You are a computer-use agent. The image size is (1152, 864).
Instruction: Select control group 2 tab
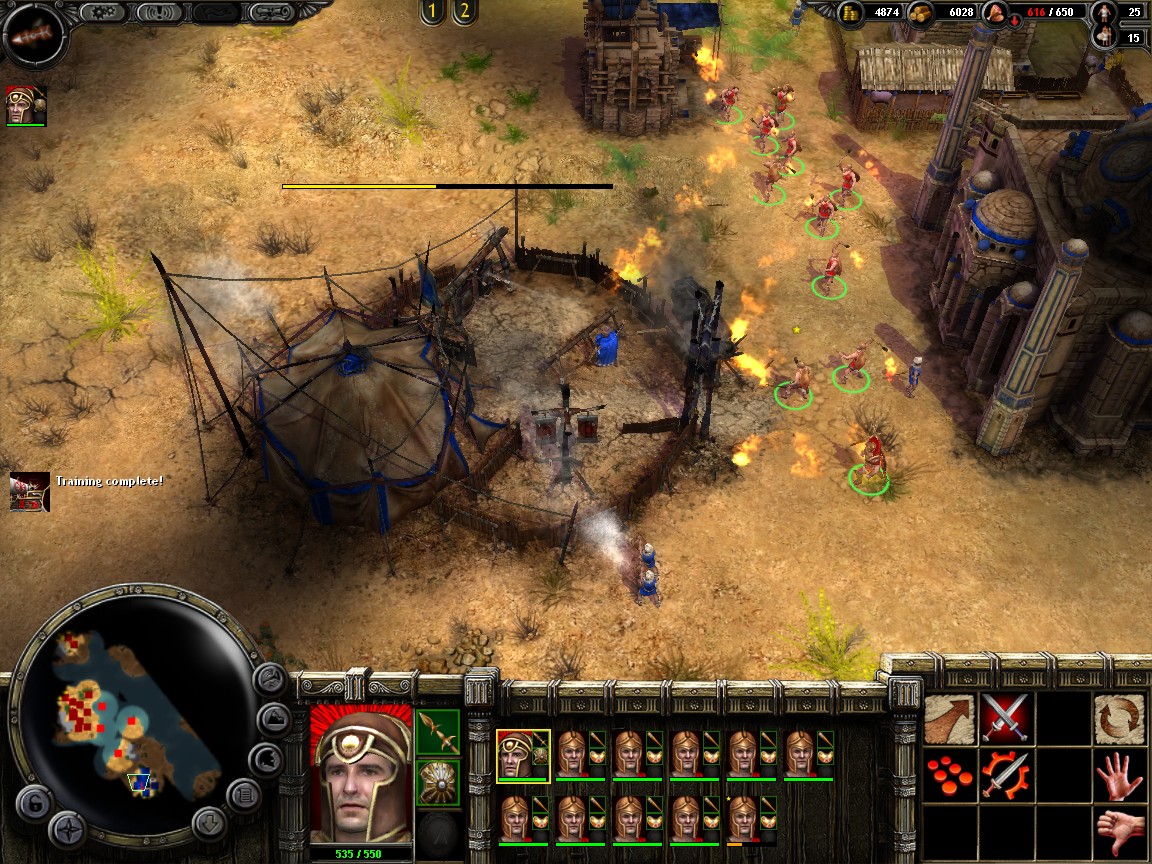click(463, 12)
